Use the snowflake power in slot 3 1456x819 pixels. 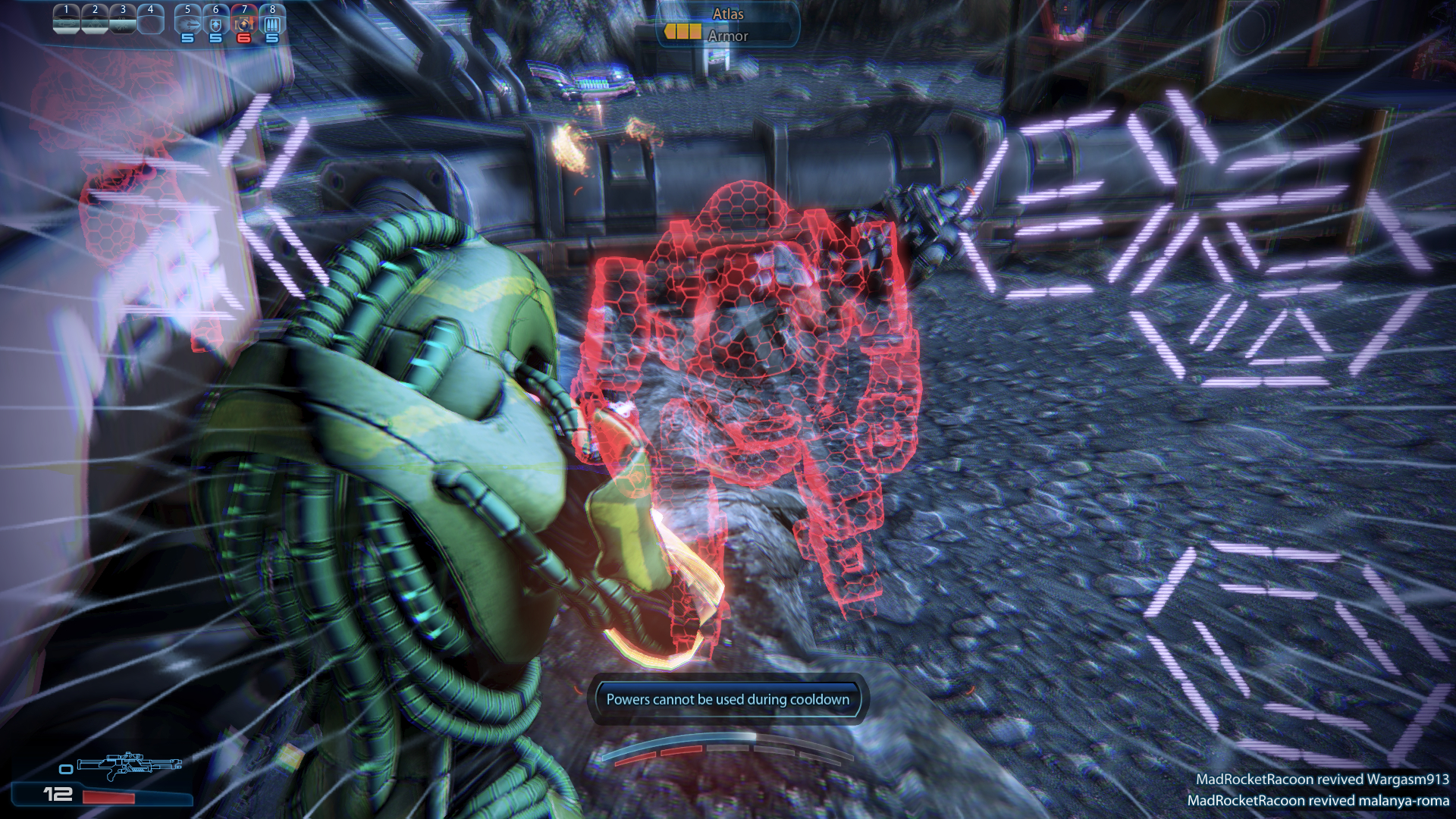tap(123, 21)
